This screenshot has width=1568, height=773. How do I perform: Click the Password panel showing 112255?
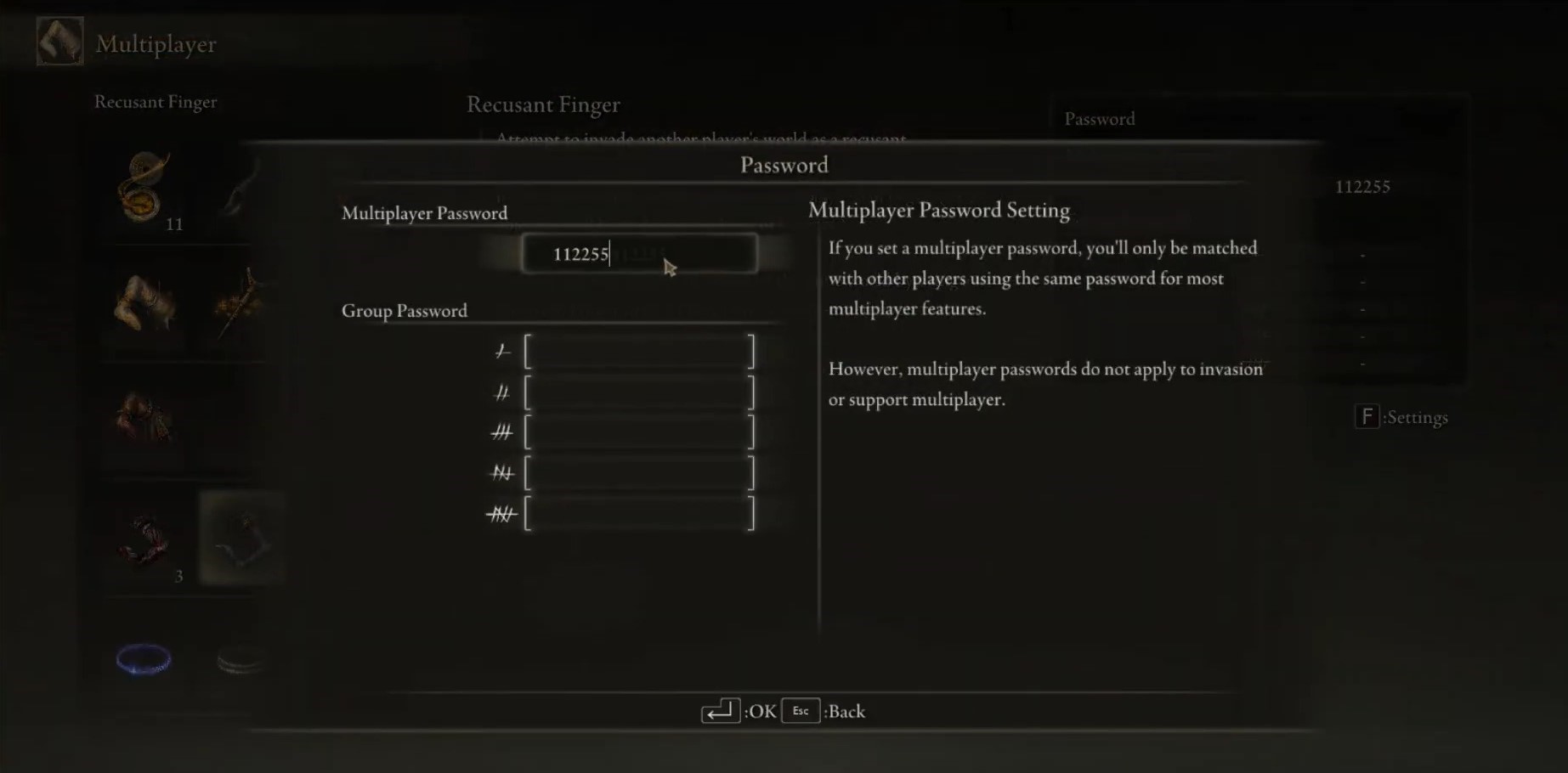point(1362,186)
